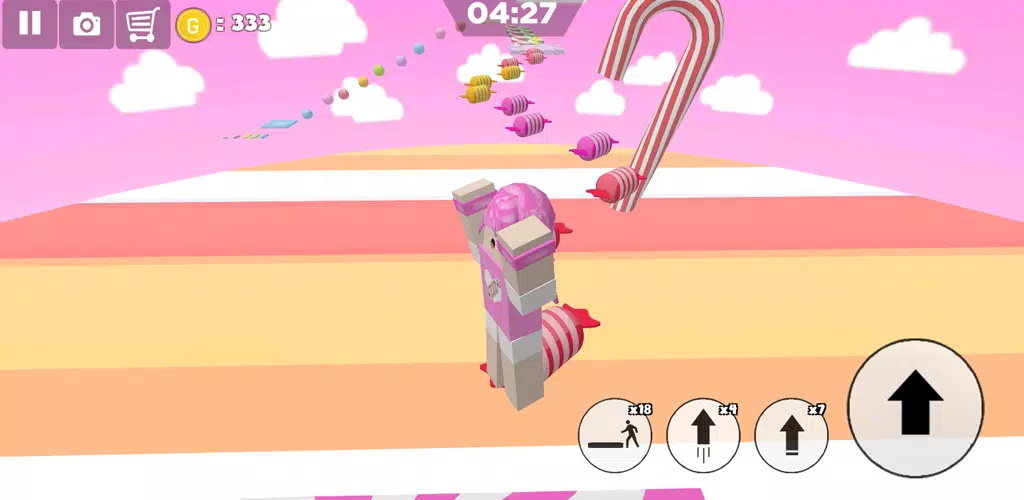Image resolution: width=1024 pixels, height=500 pixels.
Task: Open the shopping cart shop
Action: pos(143,24)
